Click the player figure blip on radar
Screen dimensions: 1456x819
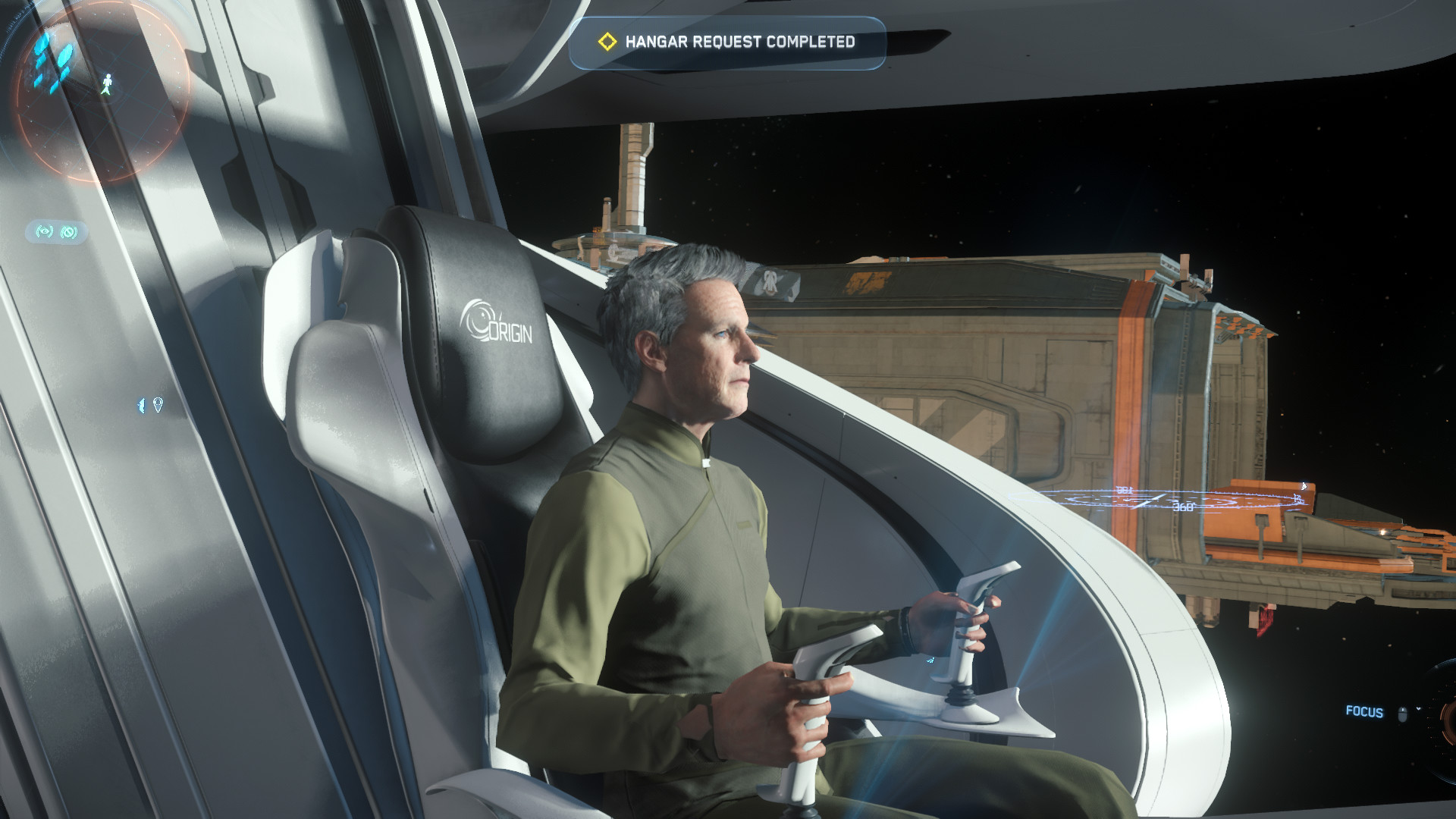point(108,83)
